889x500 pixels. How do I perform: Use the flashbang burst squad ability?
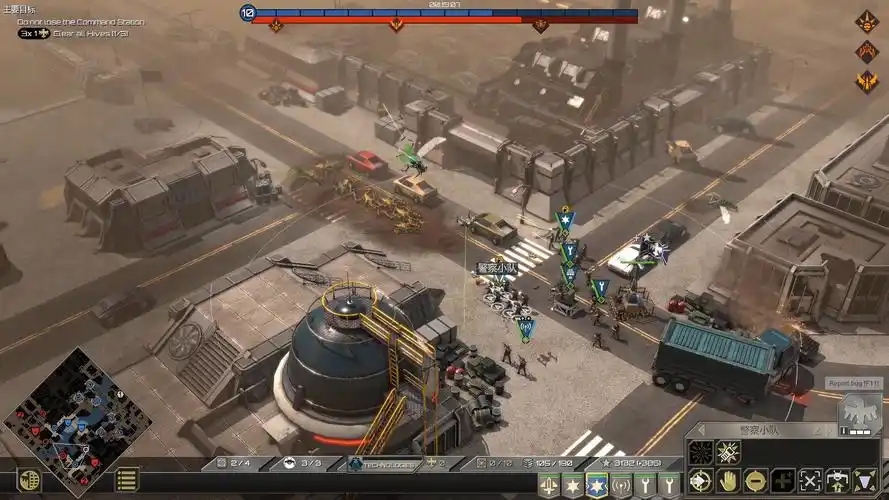(728, 452)
